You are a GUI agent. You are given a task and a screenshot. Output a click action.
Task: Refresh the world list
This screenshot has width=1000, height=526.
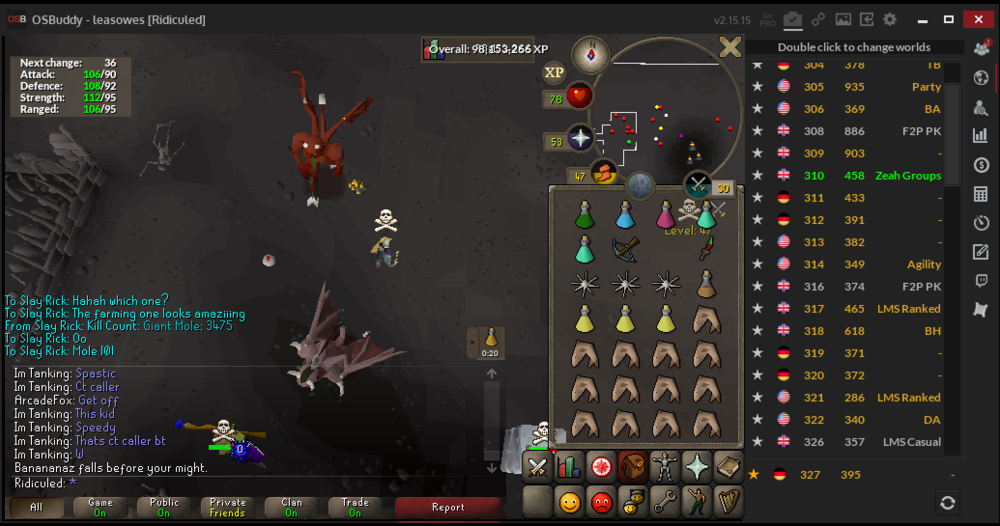(x=948, y=502)
